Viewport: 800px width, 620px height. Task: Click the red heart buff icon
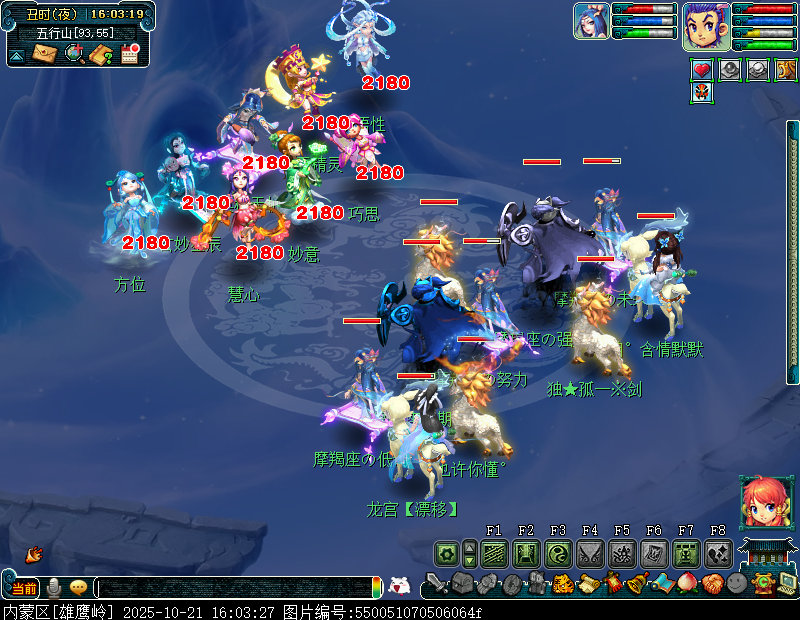point(702,70)
